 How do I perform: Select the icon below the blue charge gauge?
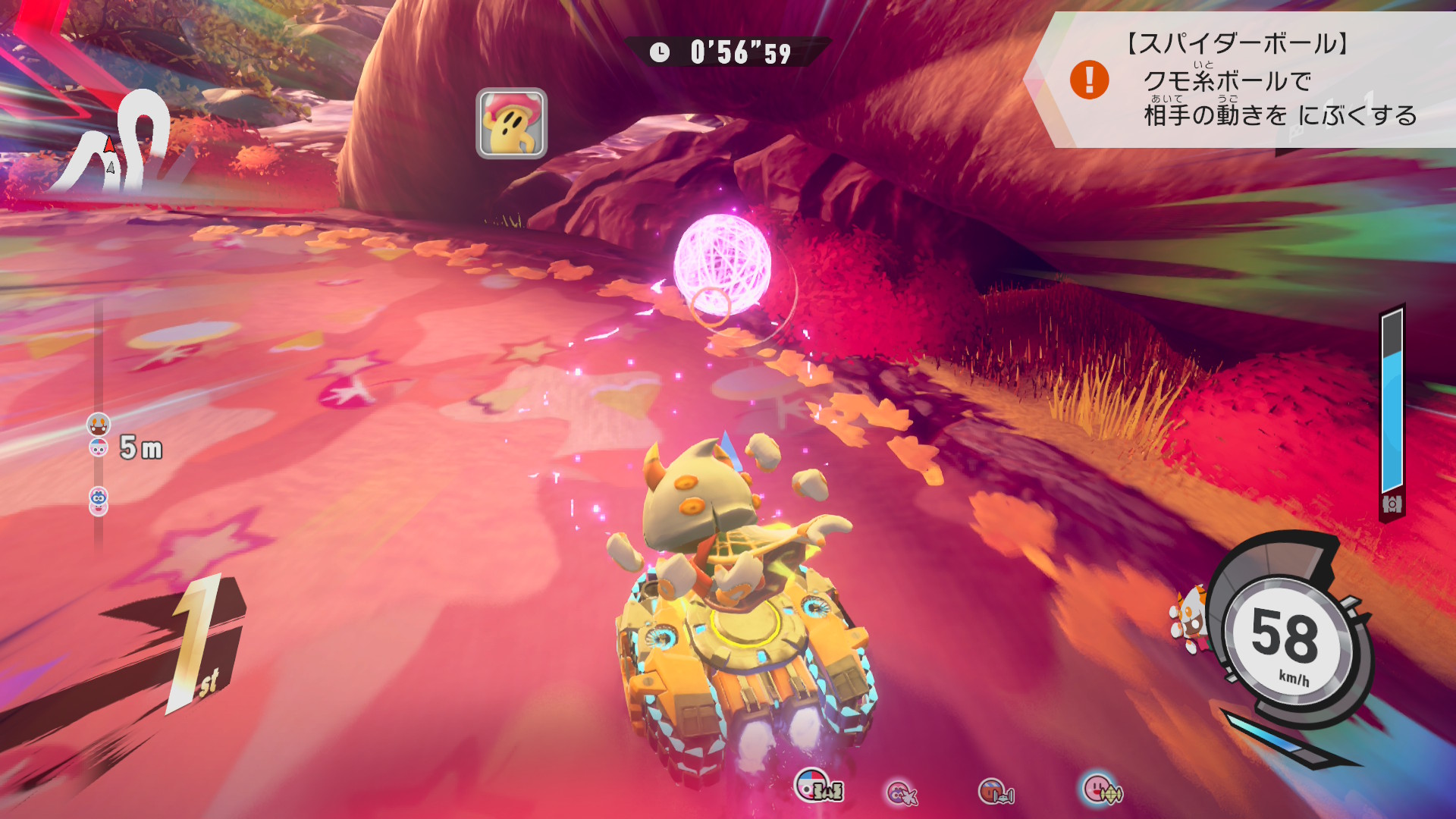pyautogui.click(x=1392, y=504)
